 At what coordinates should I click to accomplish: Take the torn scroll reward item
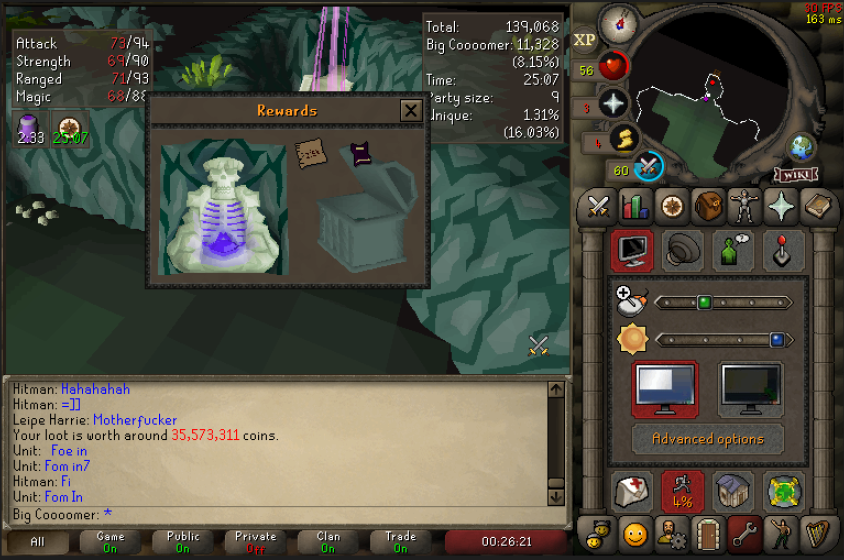click(310, 154)
